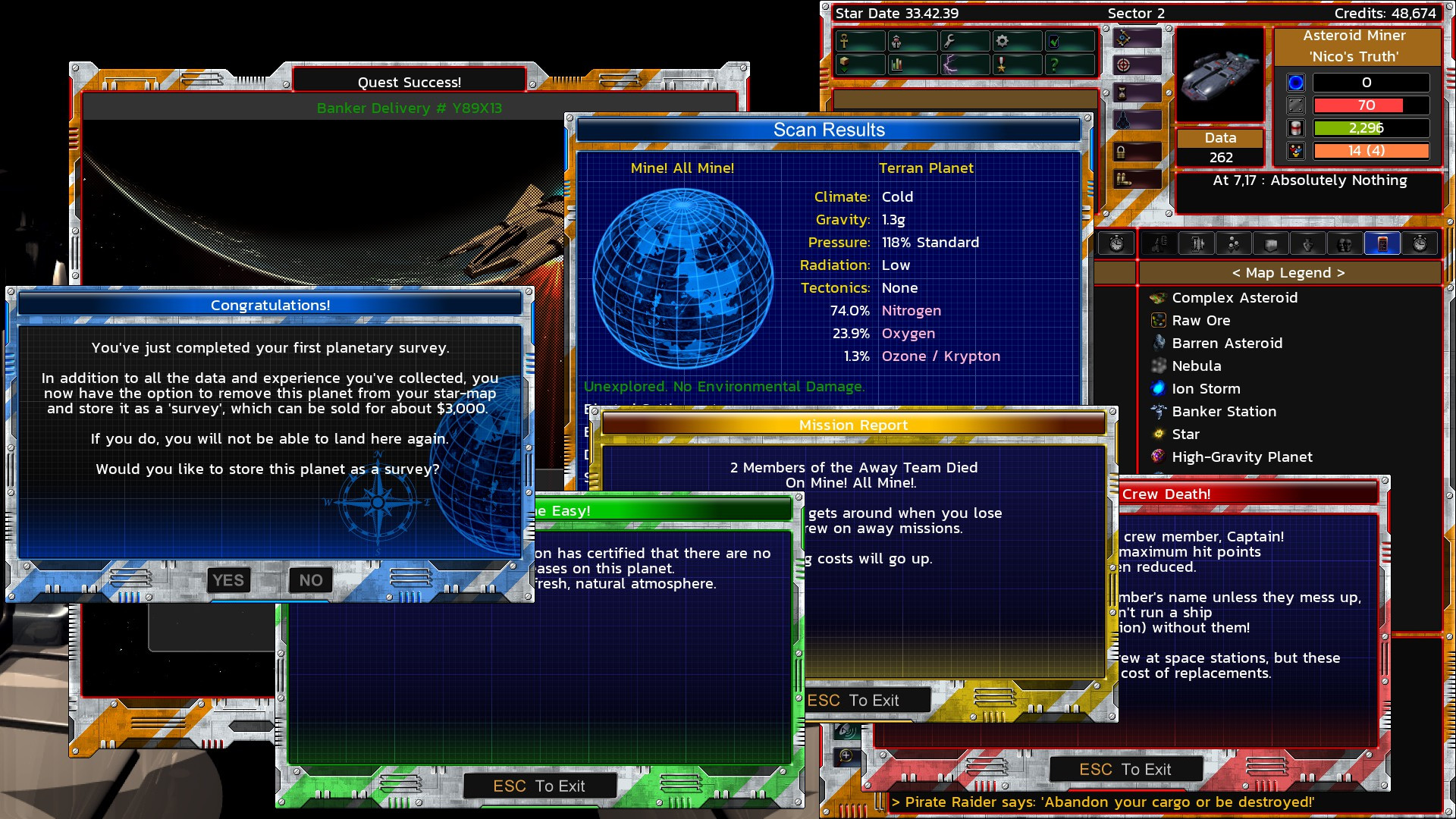Select the ship thumbnail of Nico's Truth
The image size is (1456, 819).
[1219, 74]
